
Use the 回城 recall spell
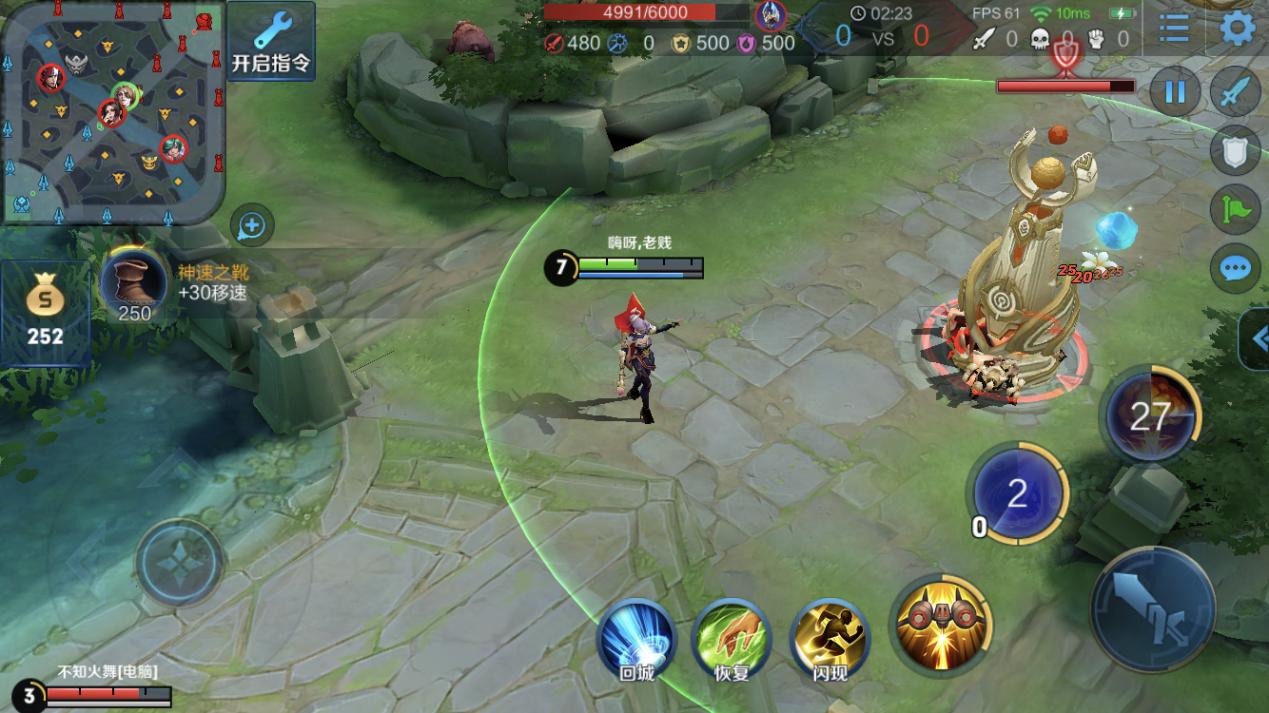636,637
